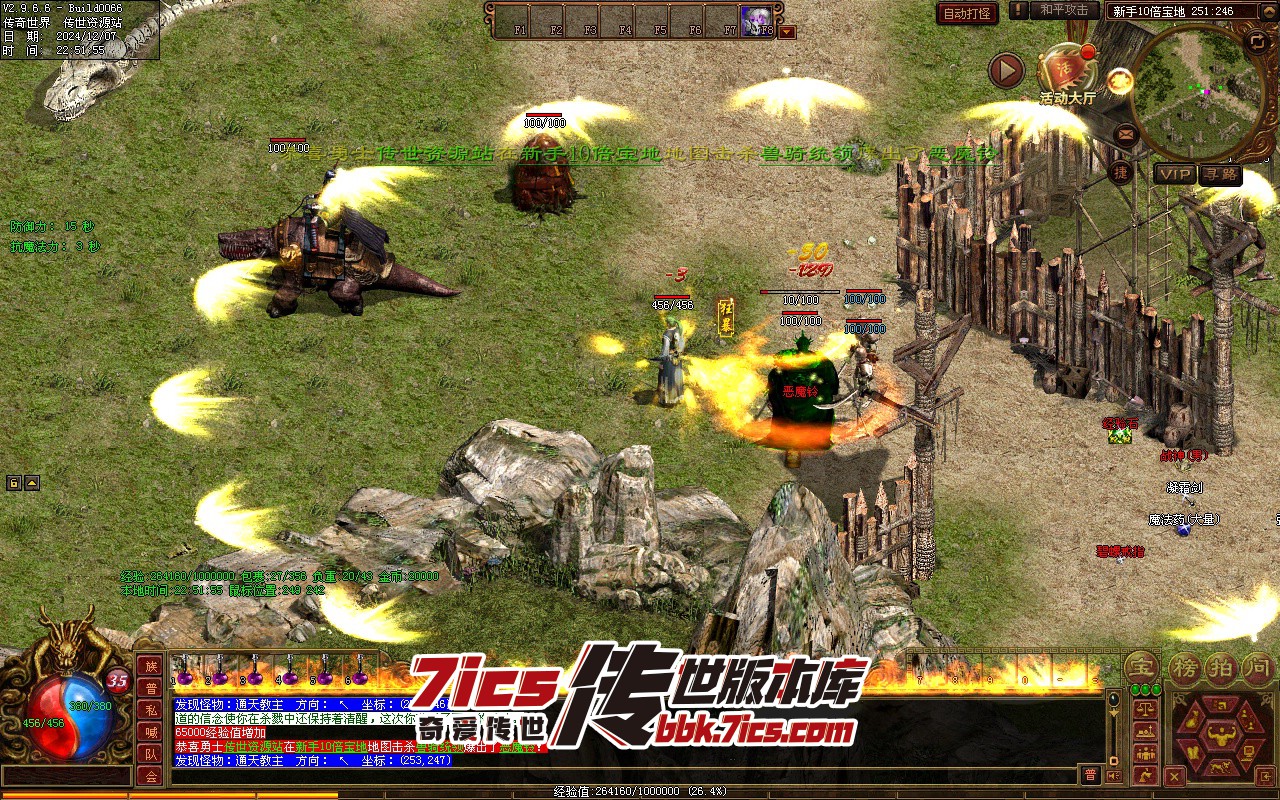The height and width of the screenshot is (800, 1280).
Task: Switch to the 族 chat channel
Action: point(150,666)
